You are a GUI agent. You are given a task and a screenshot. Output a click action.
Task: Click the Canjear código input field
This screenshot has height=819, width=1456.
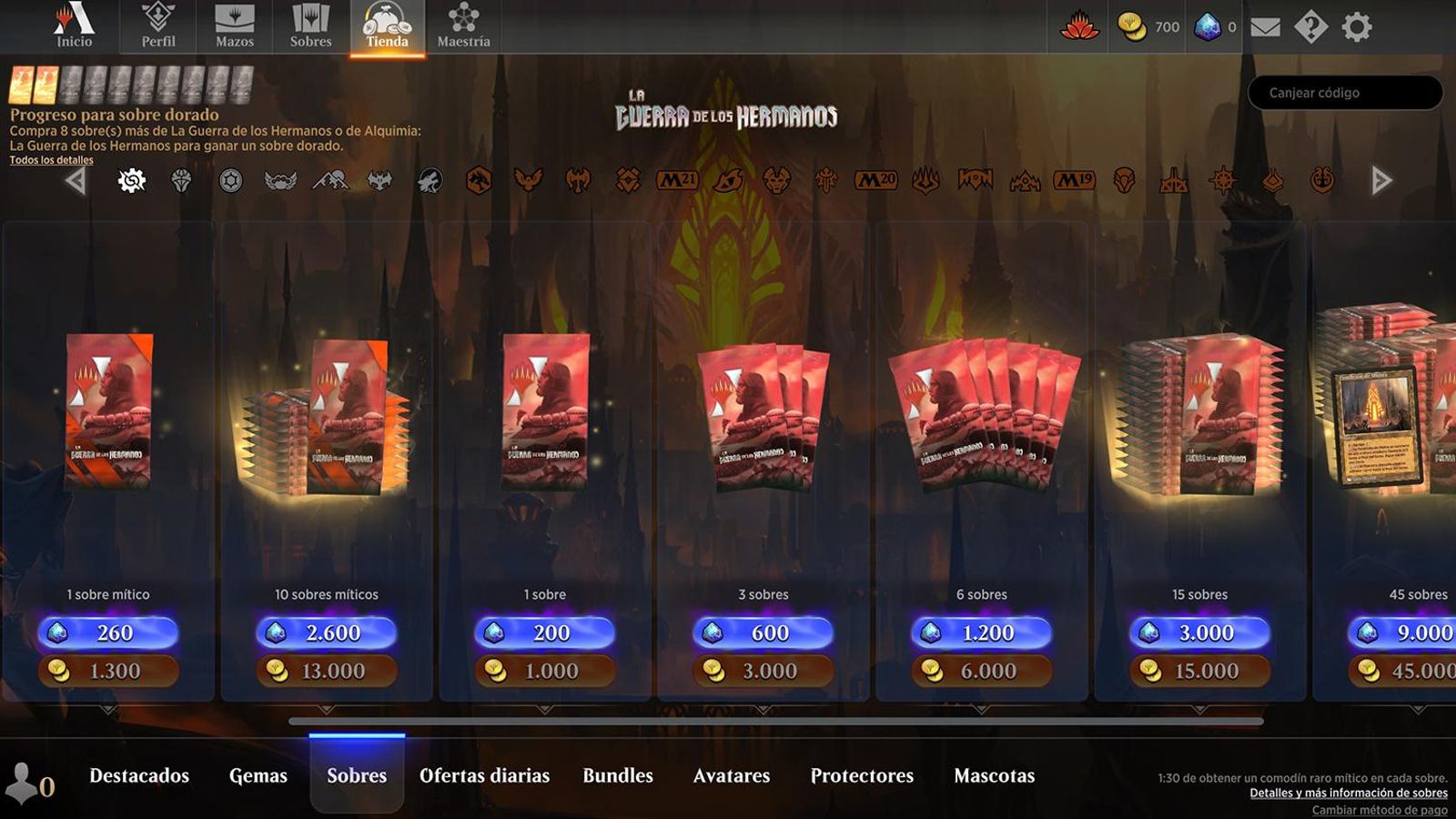point(1344,92)
